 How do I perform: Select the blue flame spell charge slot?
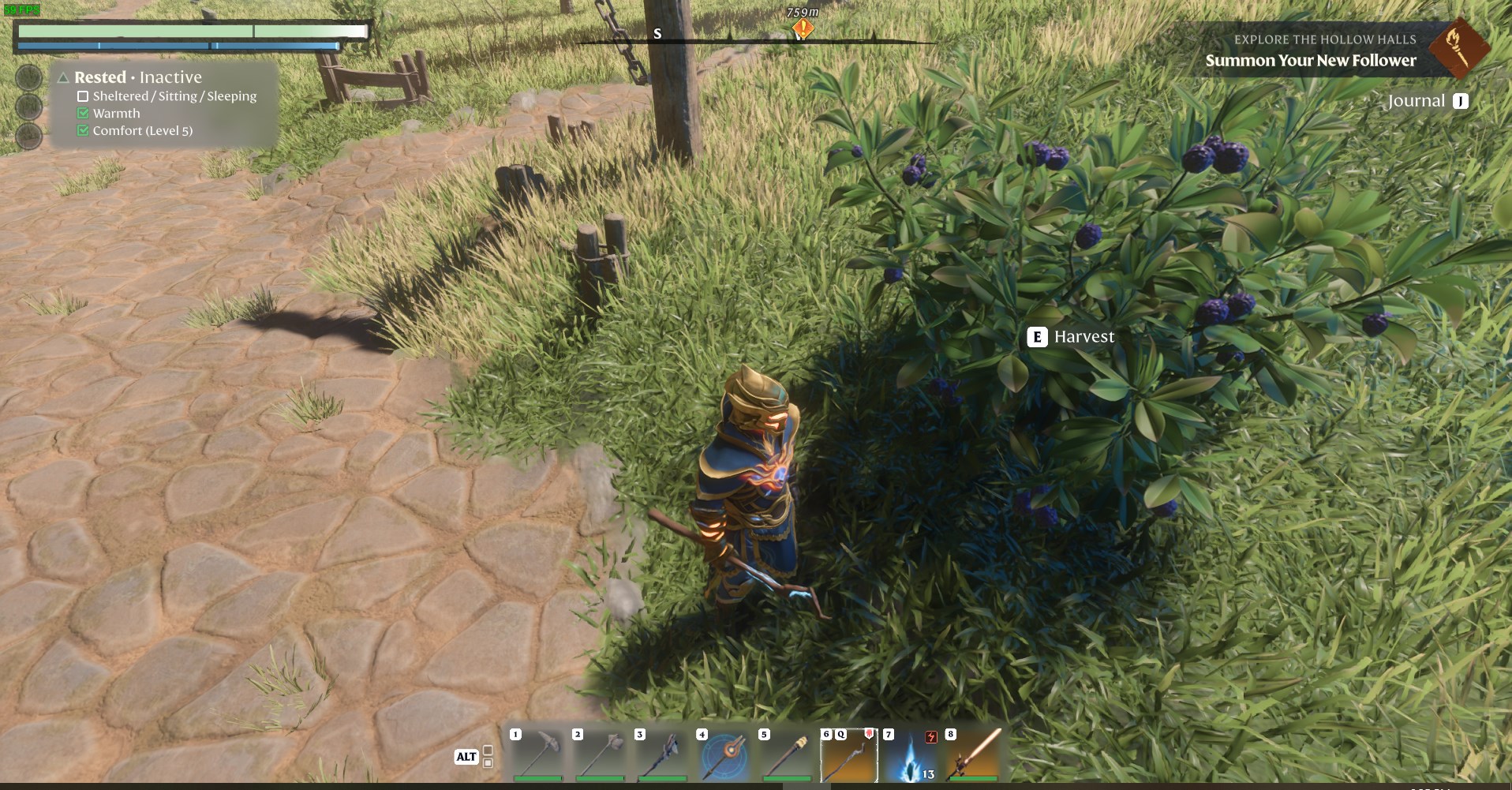click(911, 754)
